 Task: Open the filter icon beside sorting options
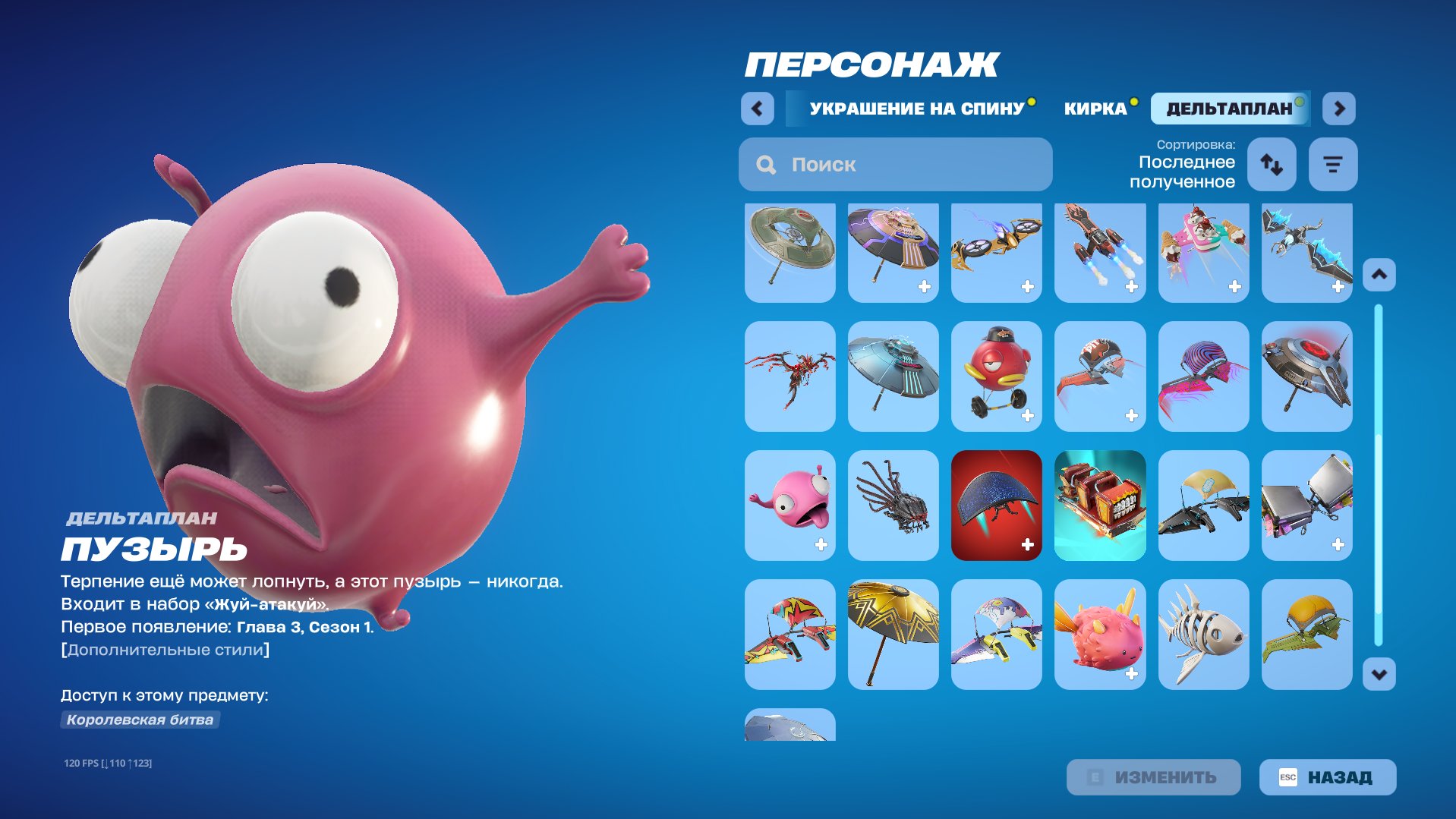tap(1332, 164)
